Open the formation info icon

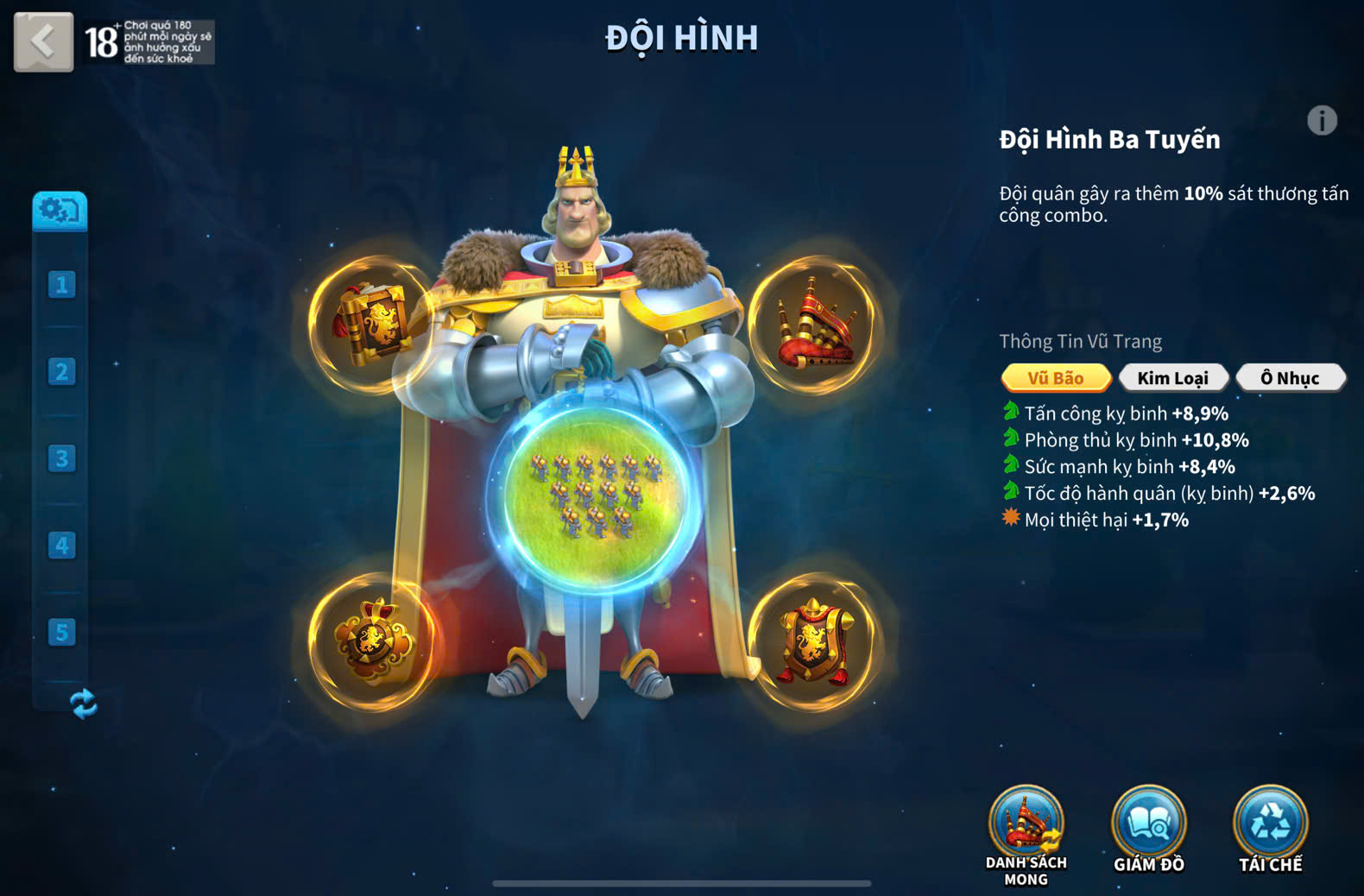click(1322, 121)
